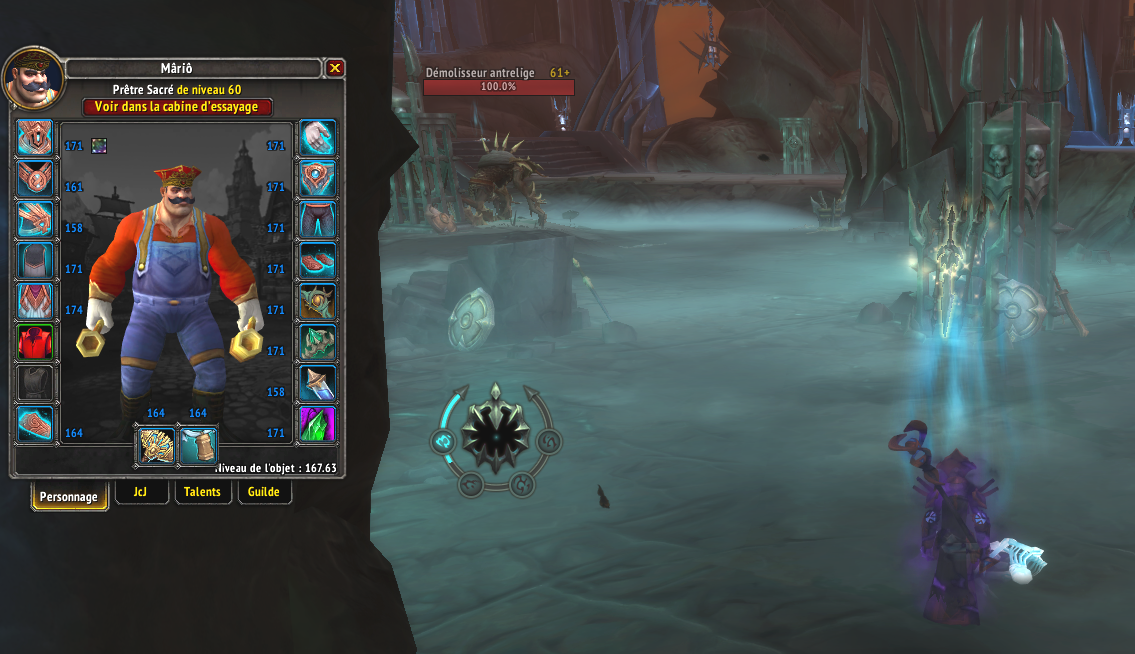The height and width of the screenshot is (654, 1135).
Task: Show the Talents tab
Action: click(203, 492)
